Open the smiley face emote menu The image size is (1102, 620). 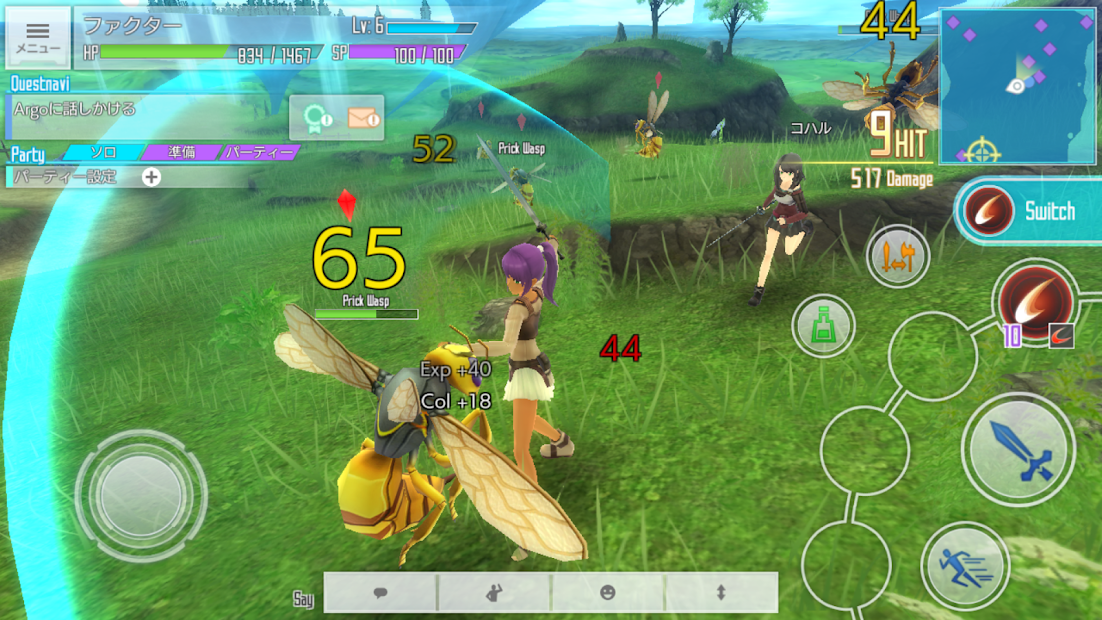pyautogui.click(x=608, y=593)
